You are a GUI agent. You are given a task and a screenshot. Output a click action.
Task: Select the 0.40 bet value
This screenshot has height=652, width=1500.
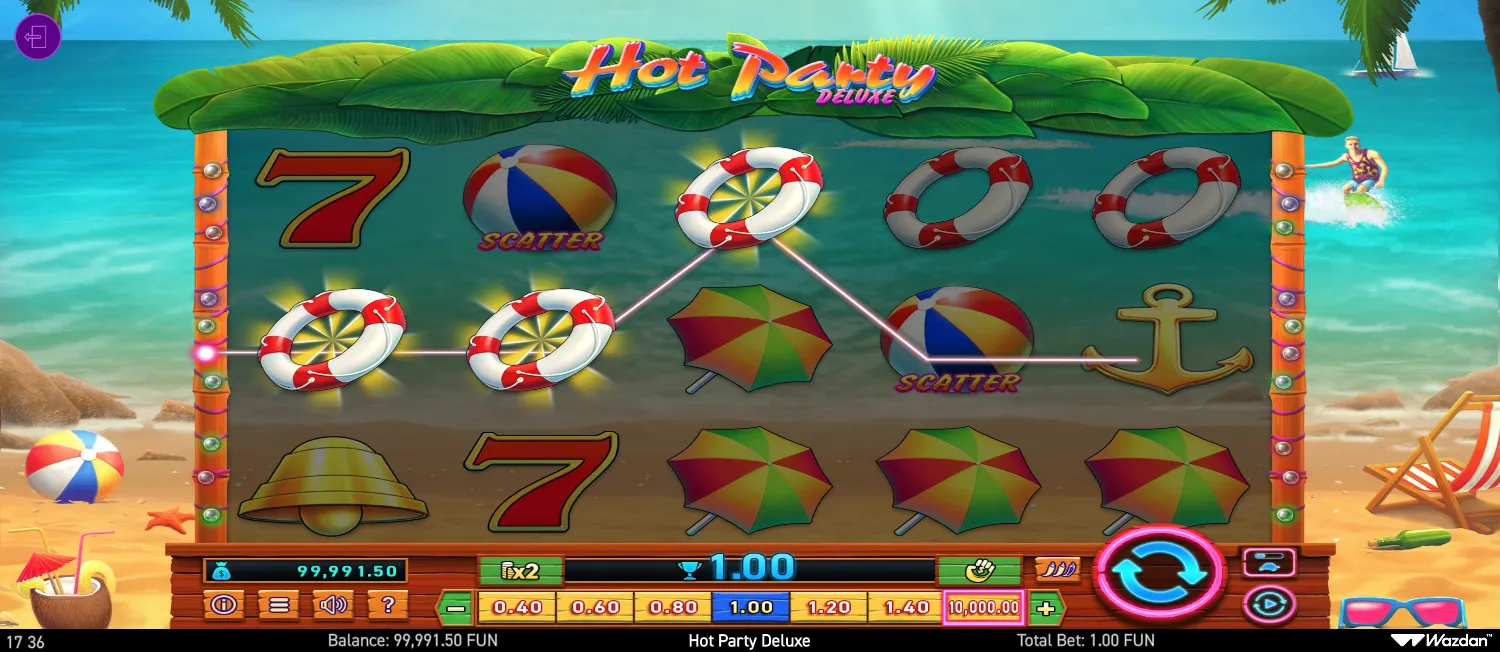[518, 607]
